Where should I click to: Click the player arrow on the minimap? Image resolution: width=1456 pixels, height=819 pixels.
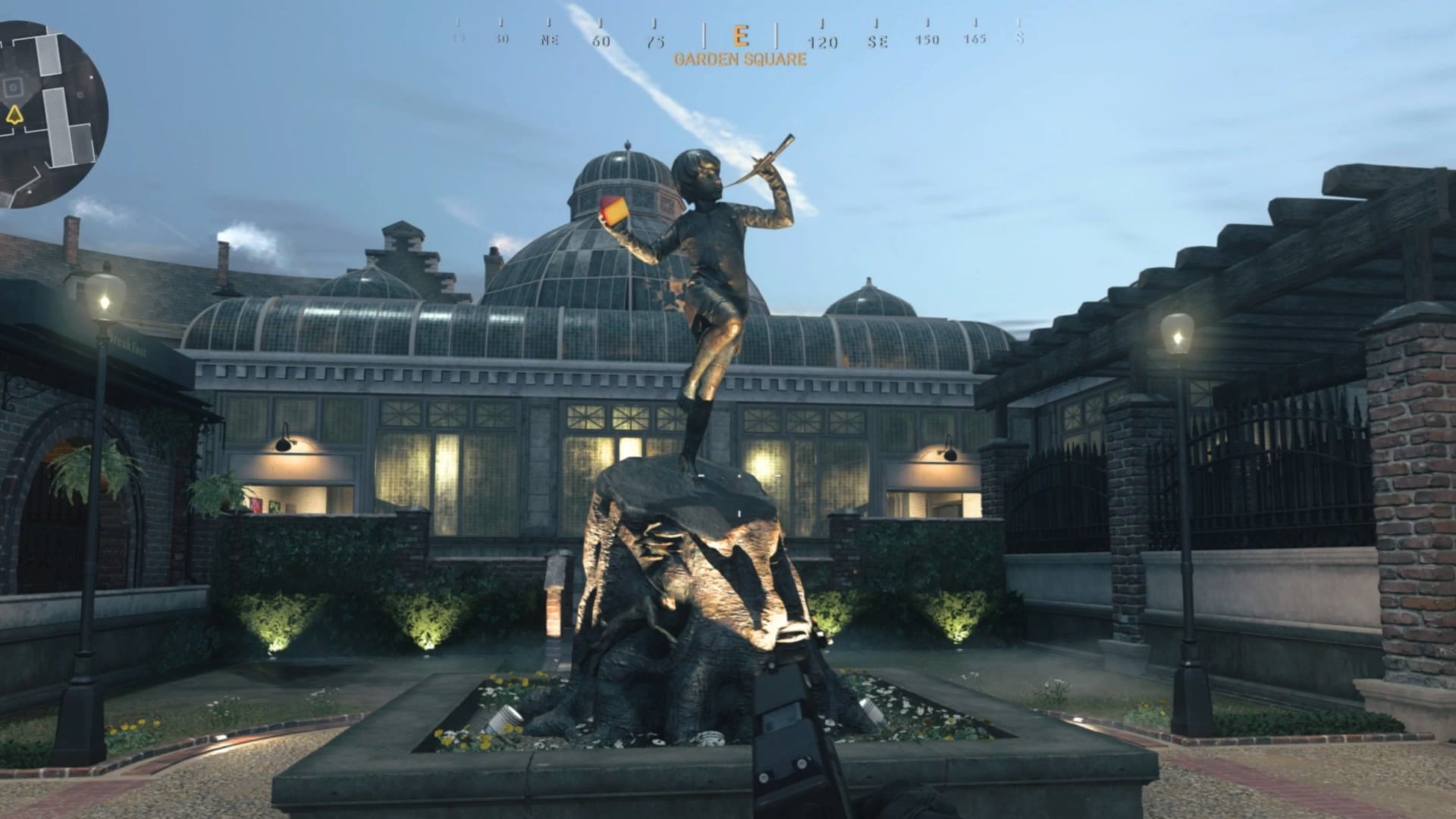[x=14, y=114]
